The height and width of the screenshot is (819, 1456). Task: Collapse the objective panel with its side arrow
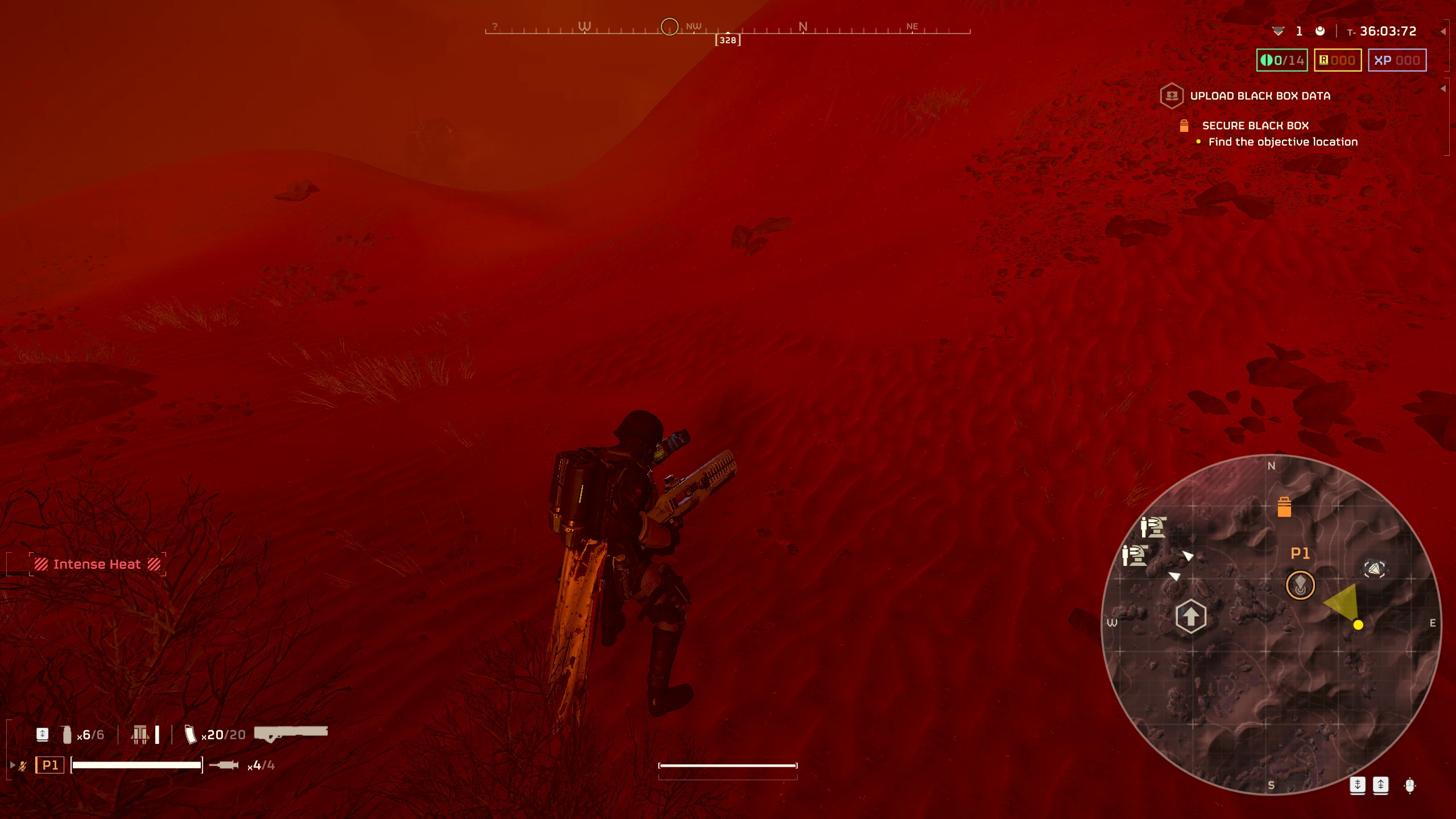click(1443, 89)
